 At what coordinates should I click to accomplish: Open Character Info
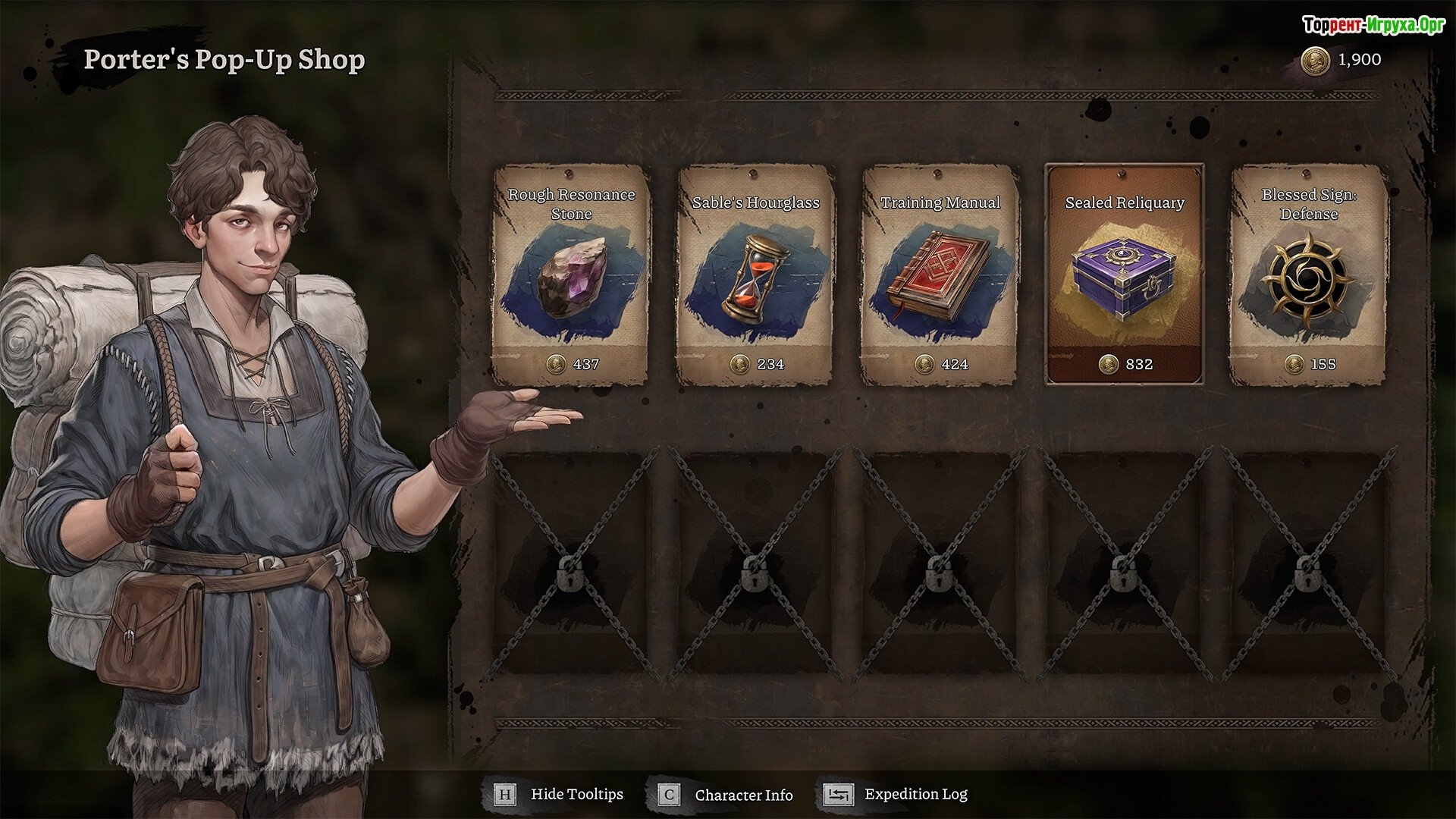coord(726,795)
